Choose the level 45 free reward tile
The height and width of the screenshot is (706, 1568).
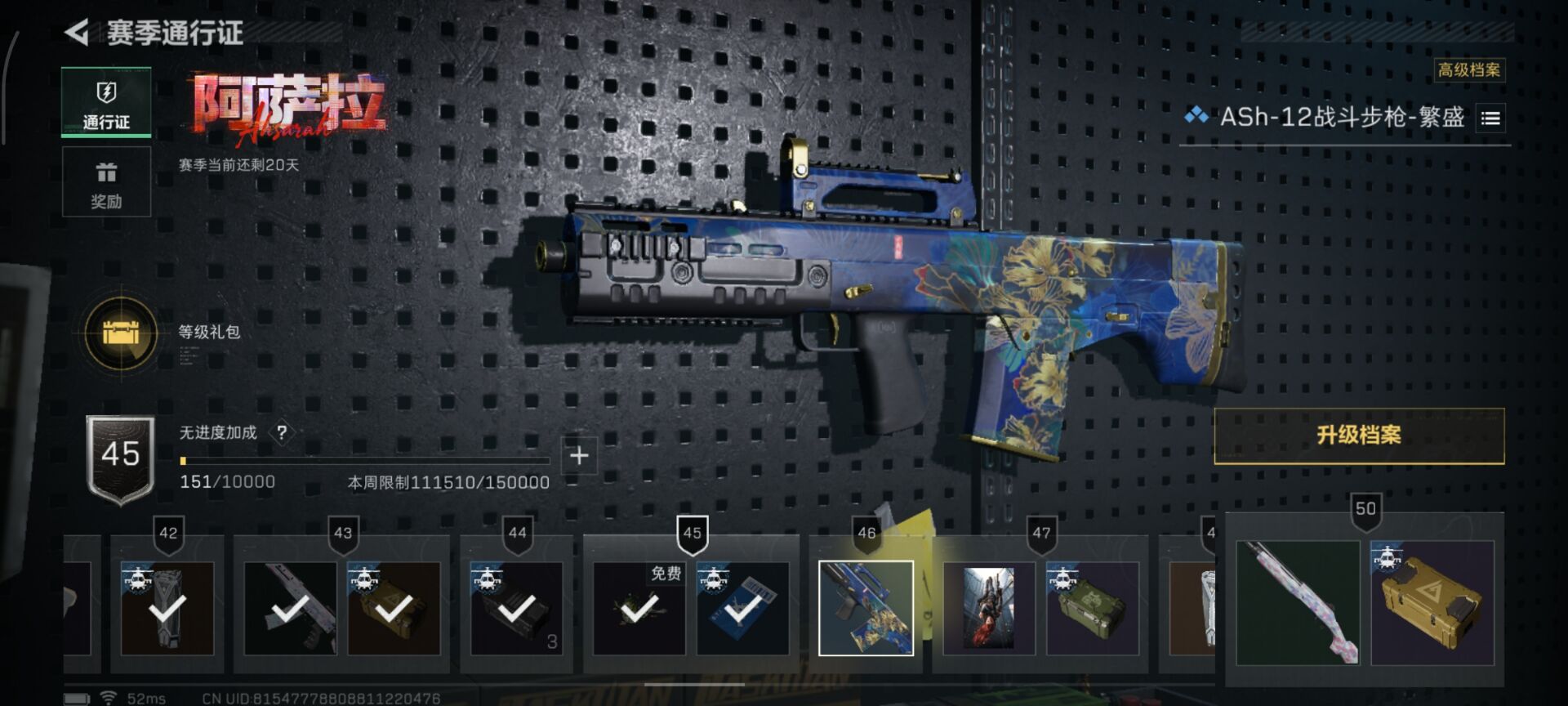639,608
